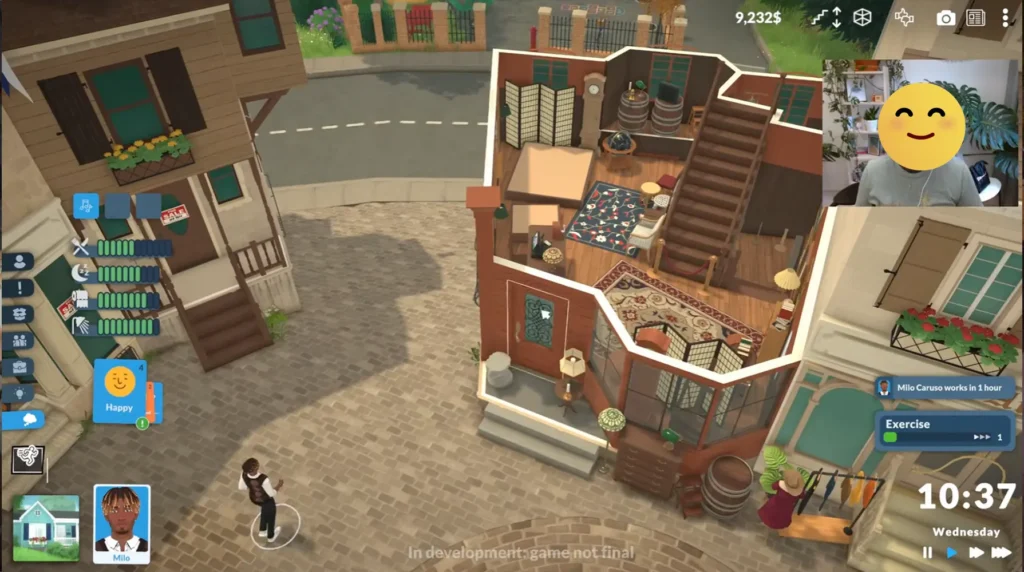Select the music note activity slot
The image size is (1024, 572).
(86, 206)
